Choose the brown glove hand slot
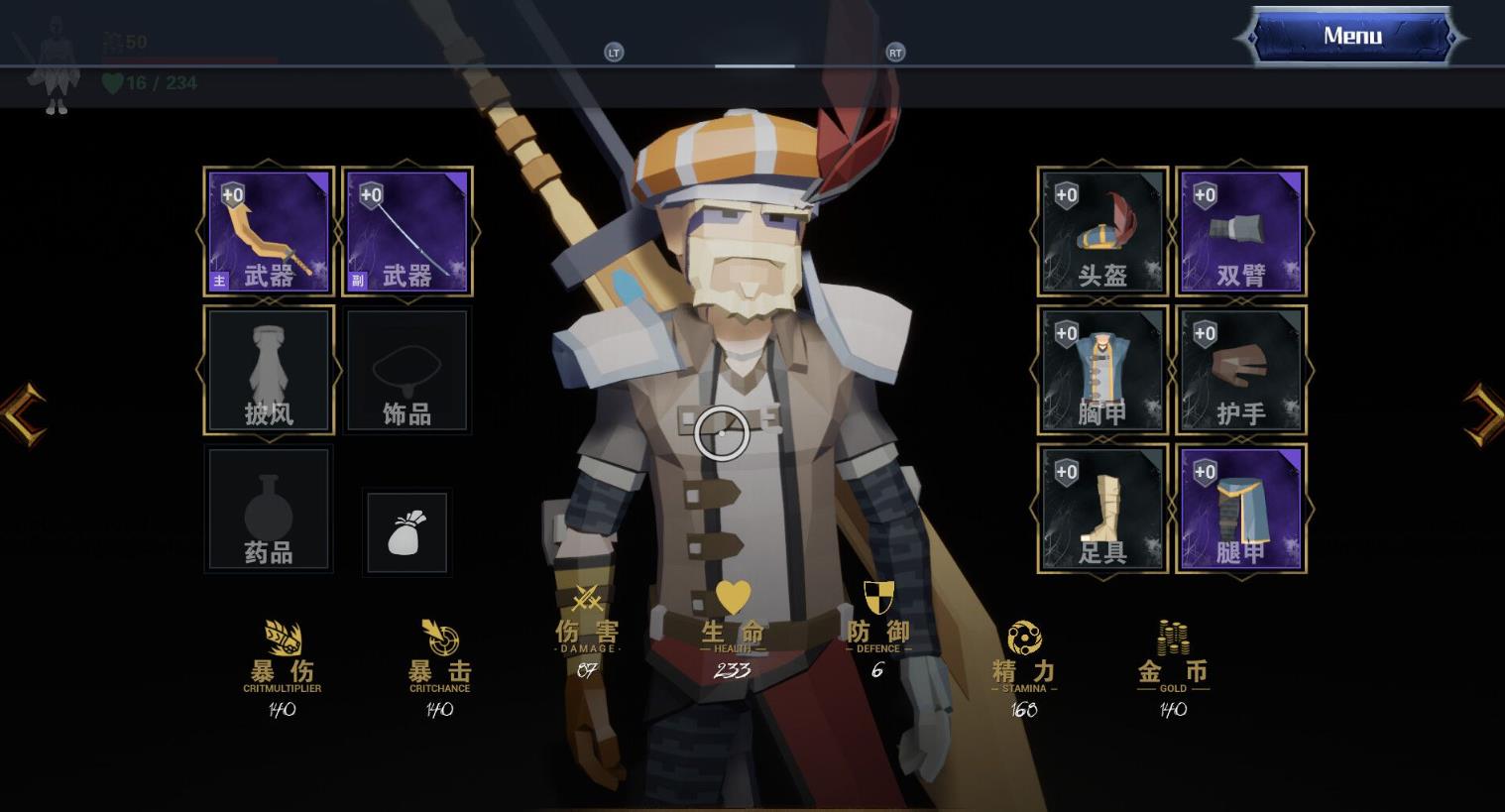The image size is (1505, 812). pos(1241,371)
